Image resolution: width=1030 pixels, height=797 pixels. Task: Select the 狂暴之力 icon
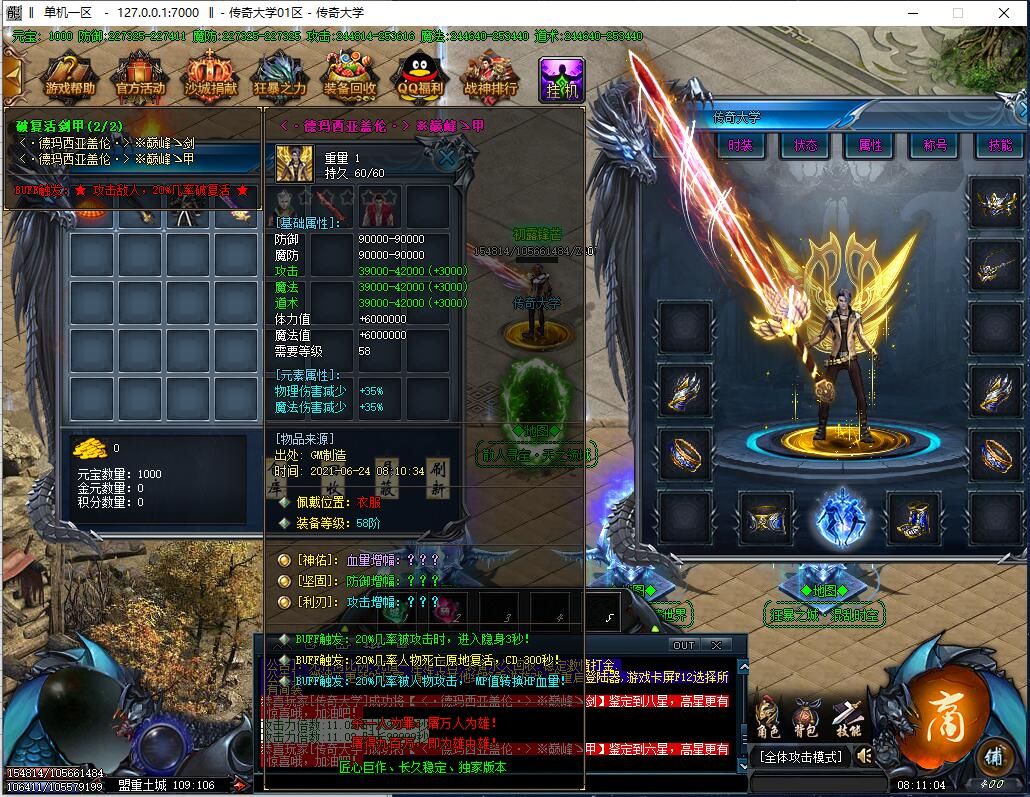click(x=280, y=77)
